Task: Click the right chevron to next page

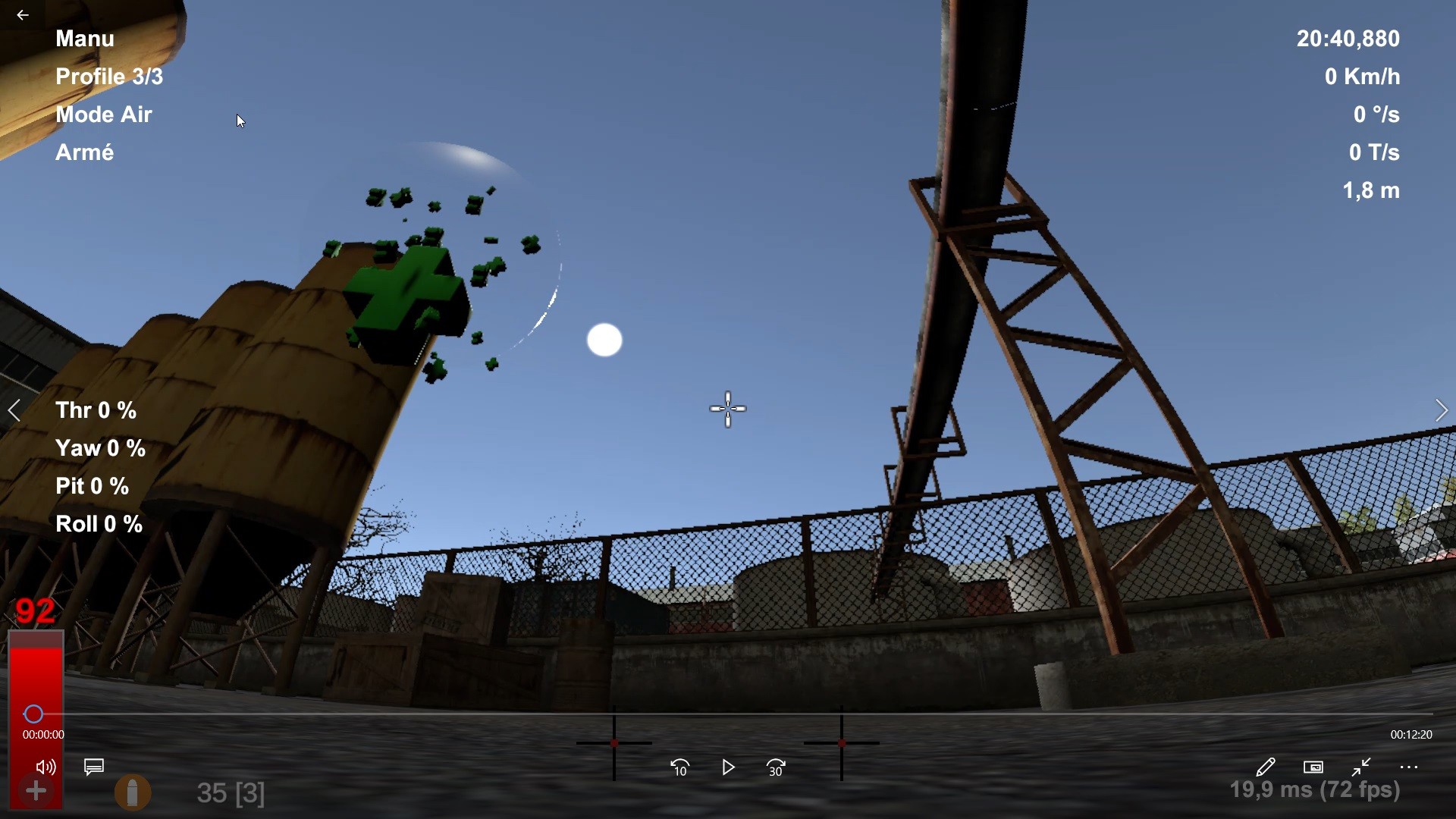Action: point(1442,410)
